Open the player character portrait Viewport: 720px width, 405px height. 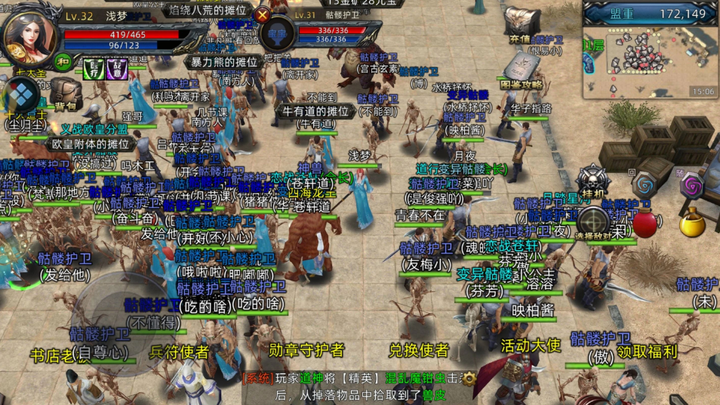point(30,37)
